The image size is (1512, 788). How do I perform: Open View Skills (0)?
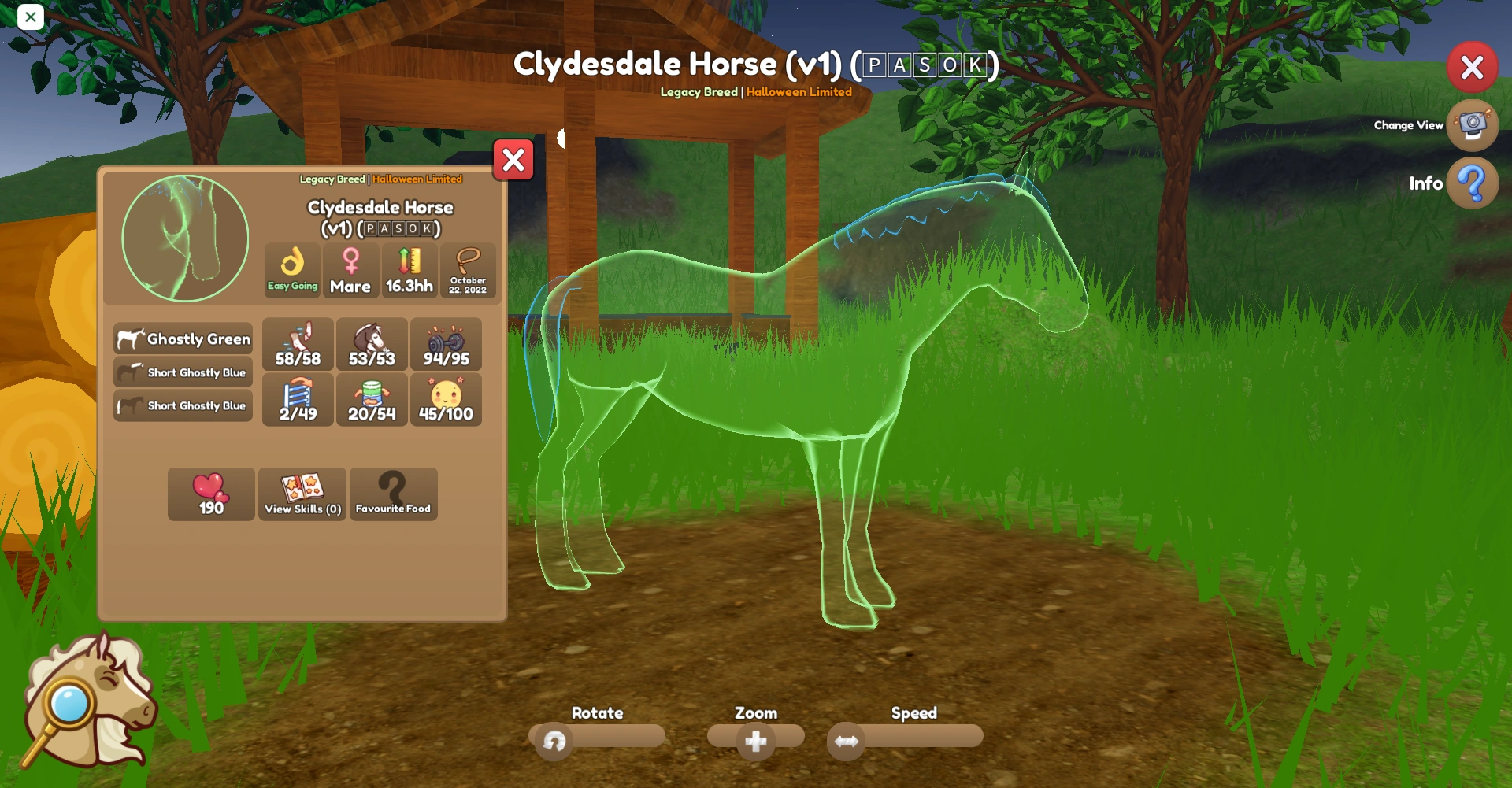point(302,494)
